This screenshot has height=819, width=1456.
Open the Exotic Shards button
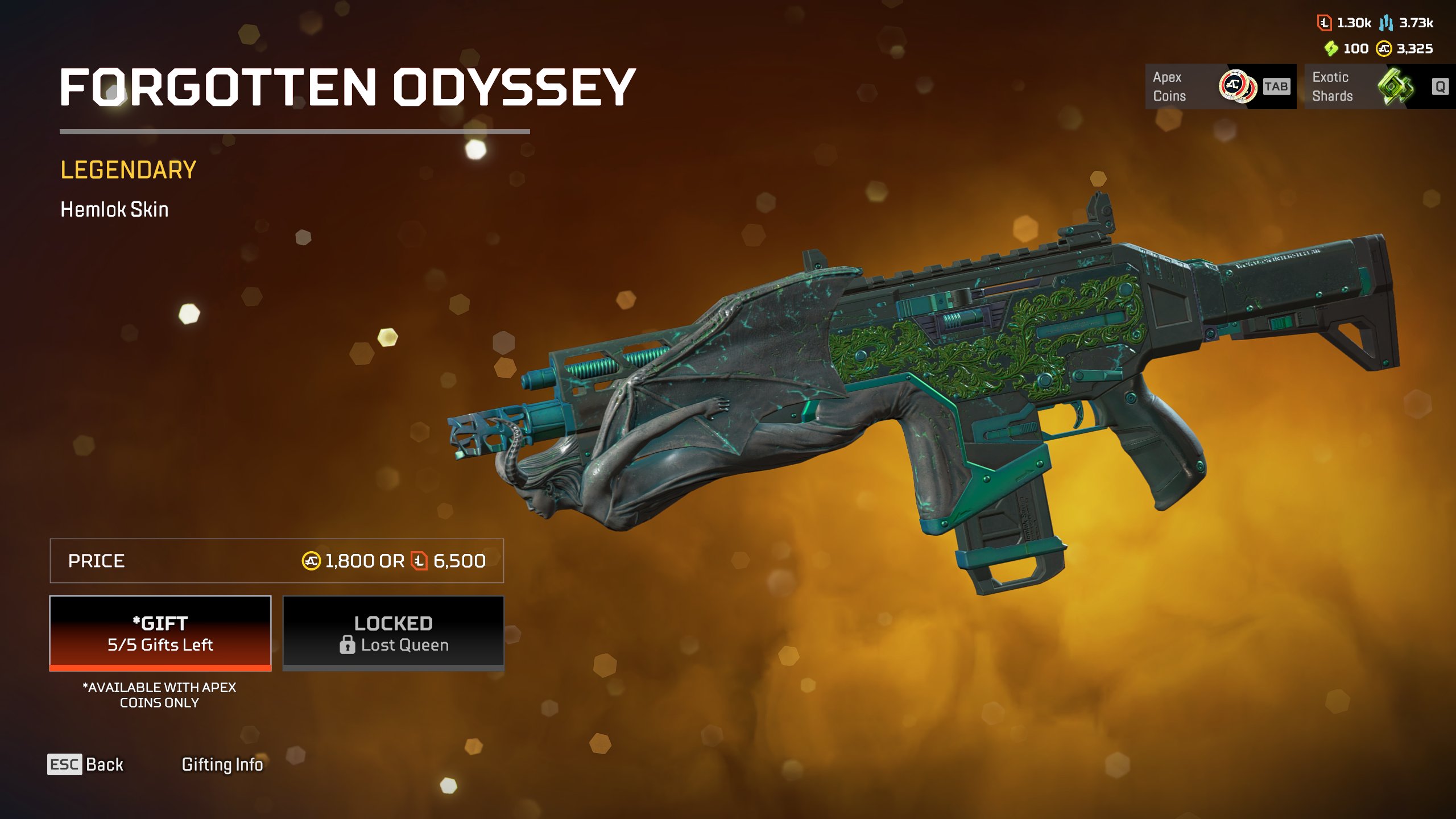[1379, 86]
